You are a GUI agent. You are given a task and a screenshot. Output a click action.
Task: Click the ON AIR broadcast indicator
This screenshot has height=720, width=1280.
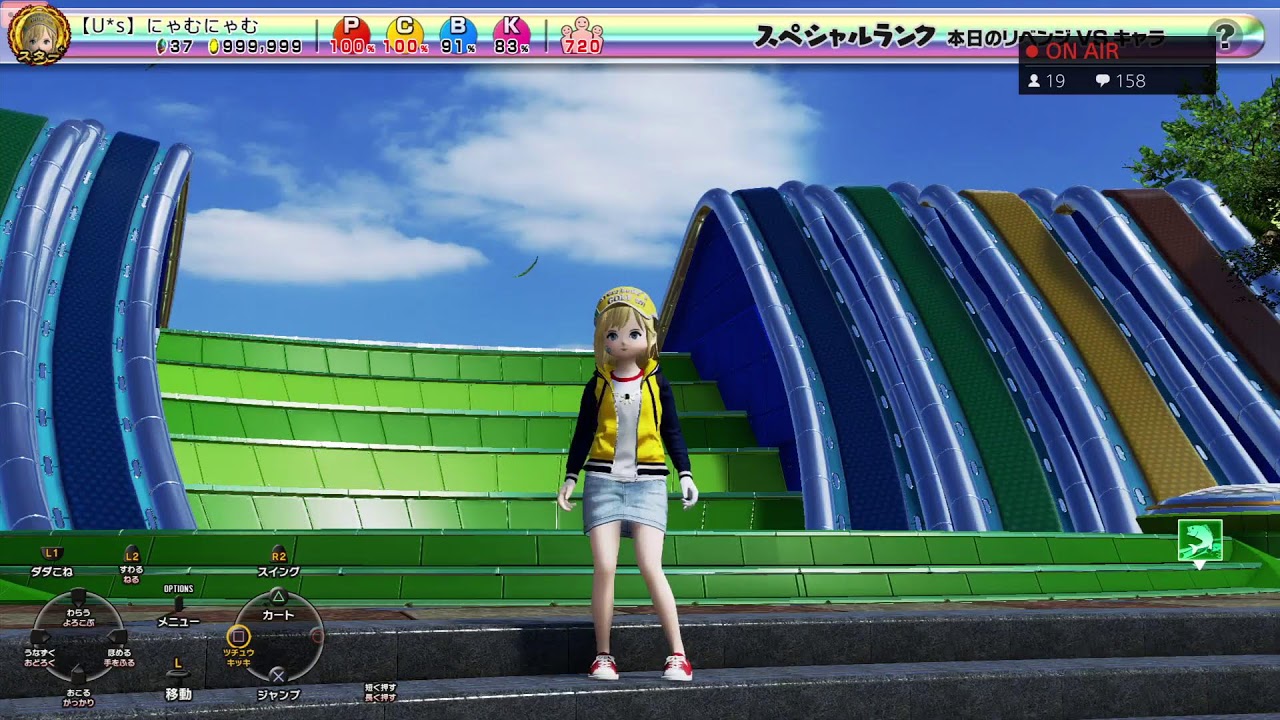1072,52
